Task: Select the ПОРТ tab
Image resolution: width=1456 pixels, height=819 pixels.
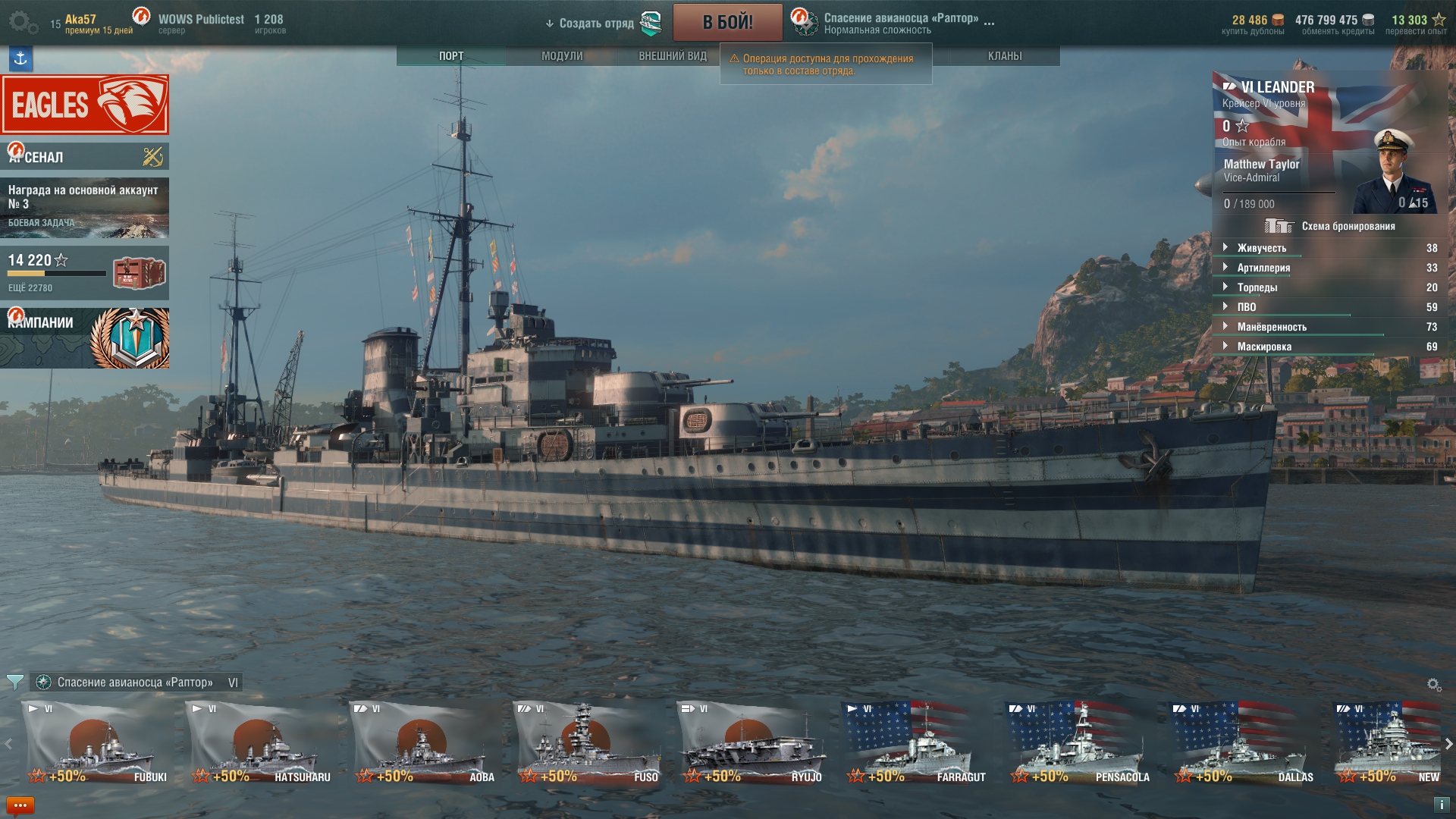Action: pos(451,56)
